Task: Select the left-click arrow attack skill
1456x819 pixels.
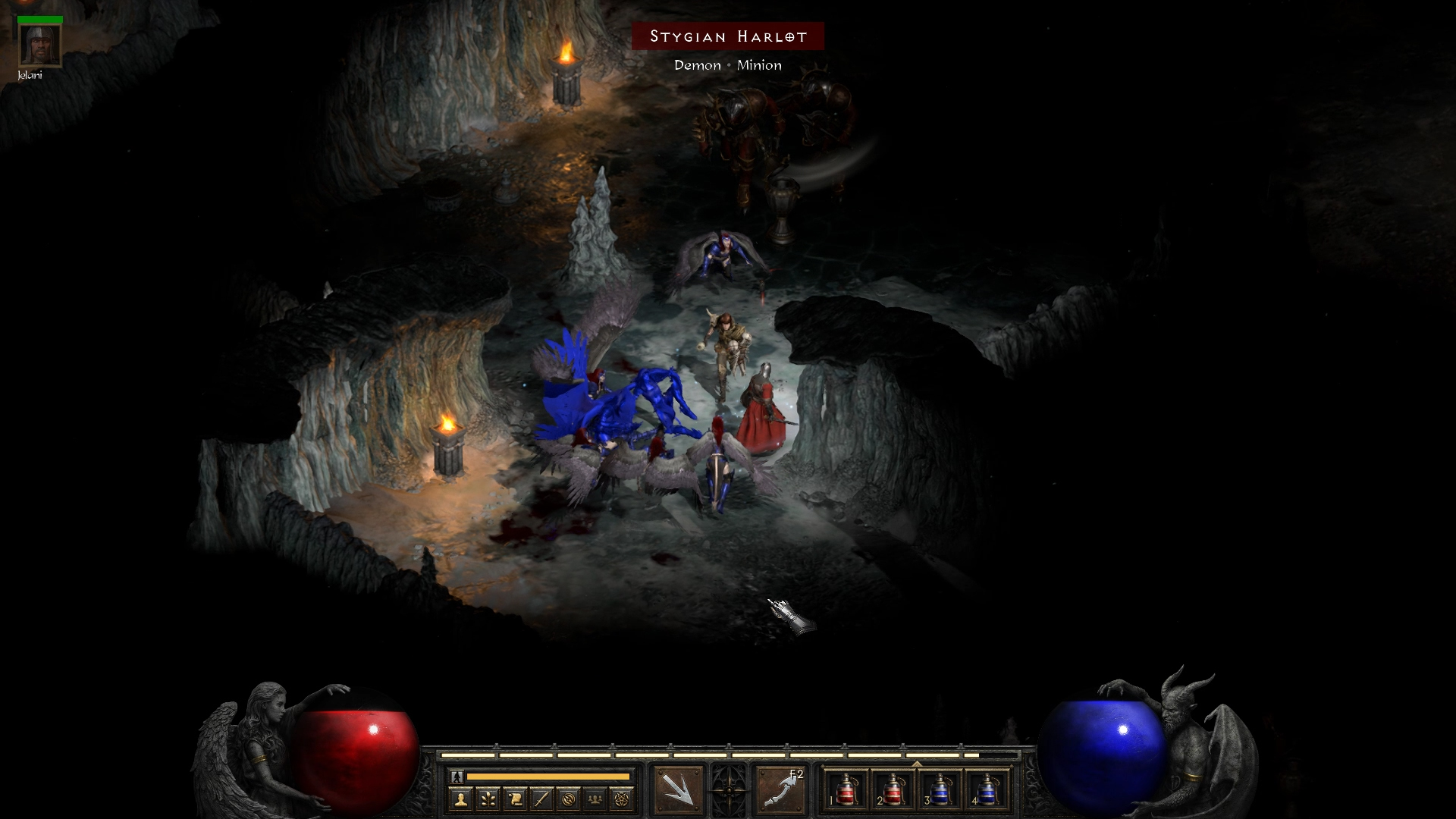Action: [678, 790]
